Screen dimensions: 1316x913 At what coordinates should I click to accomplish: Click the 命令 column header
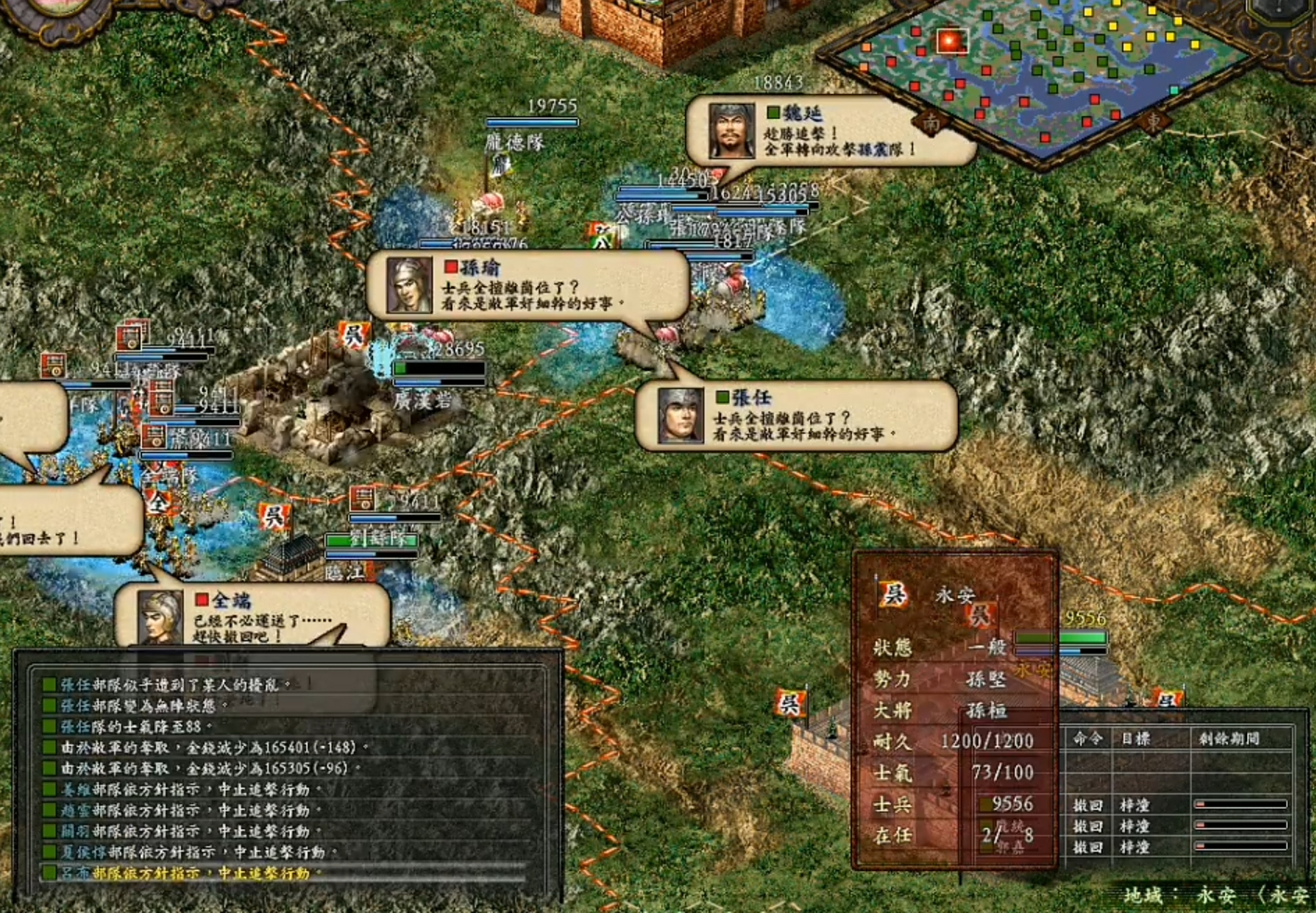(1088, 739)
